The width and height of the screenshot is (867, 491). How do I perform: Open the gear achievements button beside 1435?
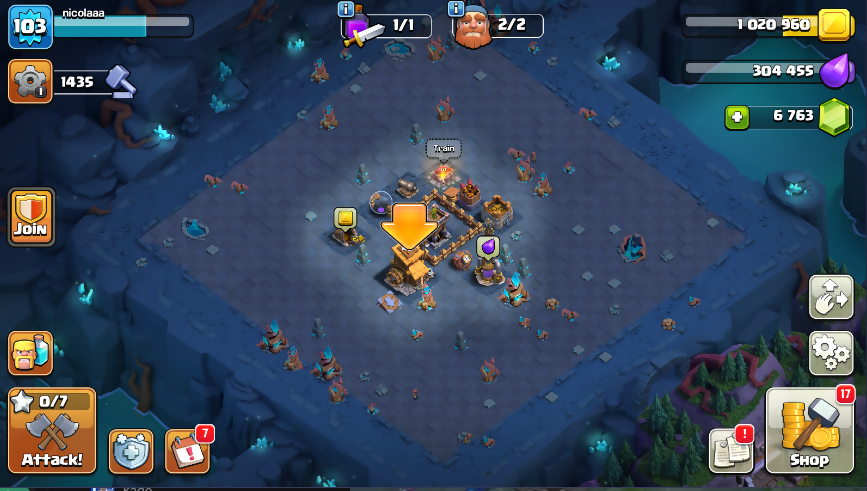(30, 81)
